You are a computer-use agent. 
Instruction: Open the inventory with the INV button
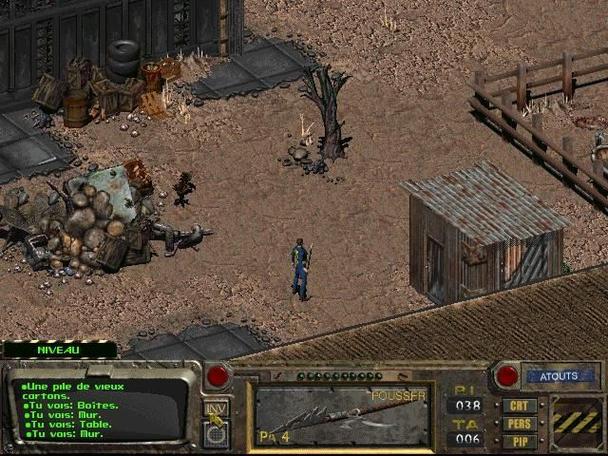pyautogui.click(x=215, y=408)
